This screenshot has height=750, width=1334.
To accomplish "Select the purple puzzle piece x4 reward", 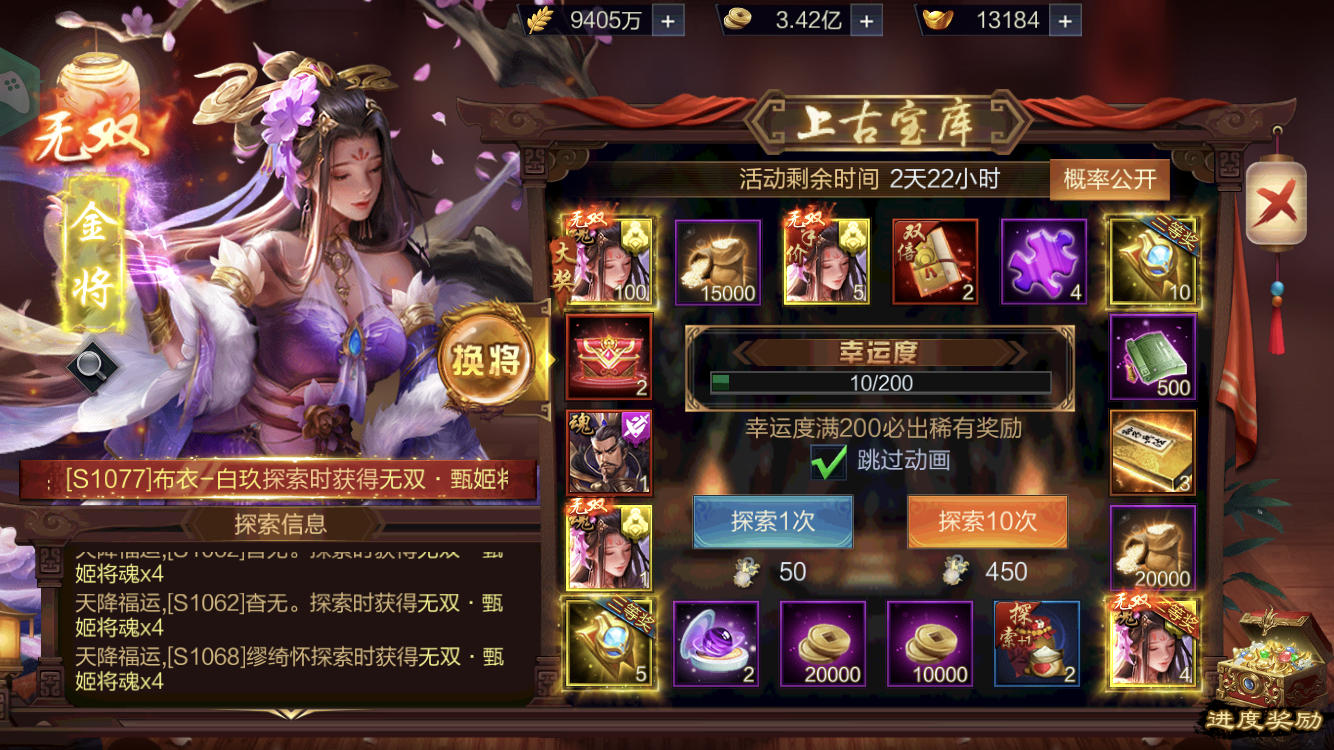I will (x=1043, y=260).
